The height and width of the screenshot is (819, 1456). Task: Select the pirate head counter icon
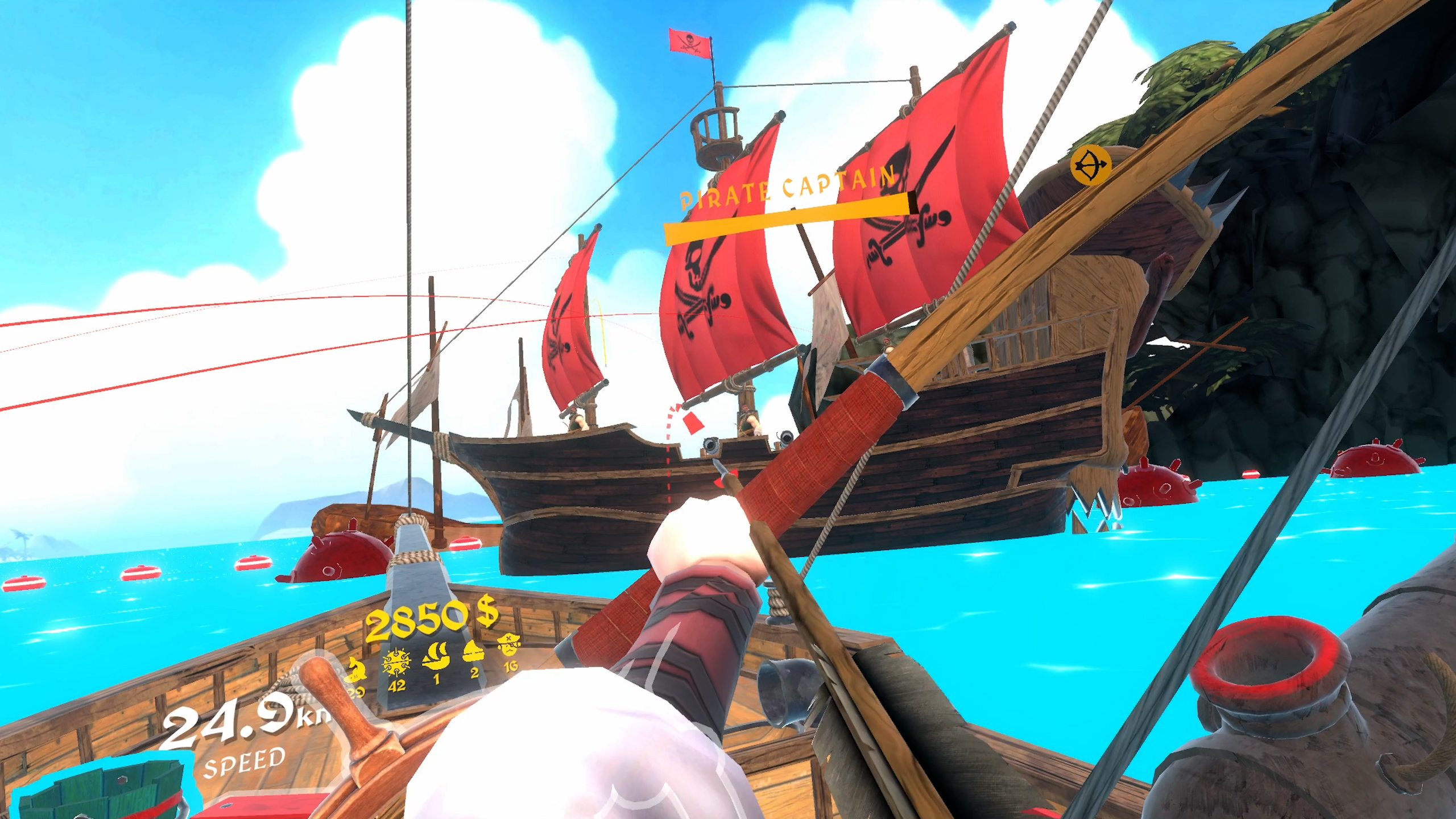tap(508, 645)
